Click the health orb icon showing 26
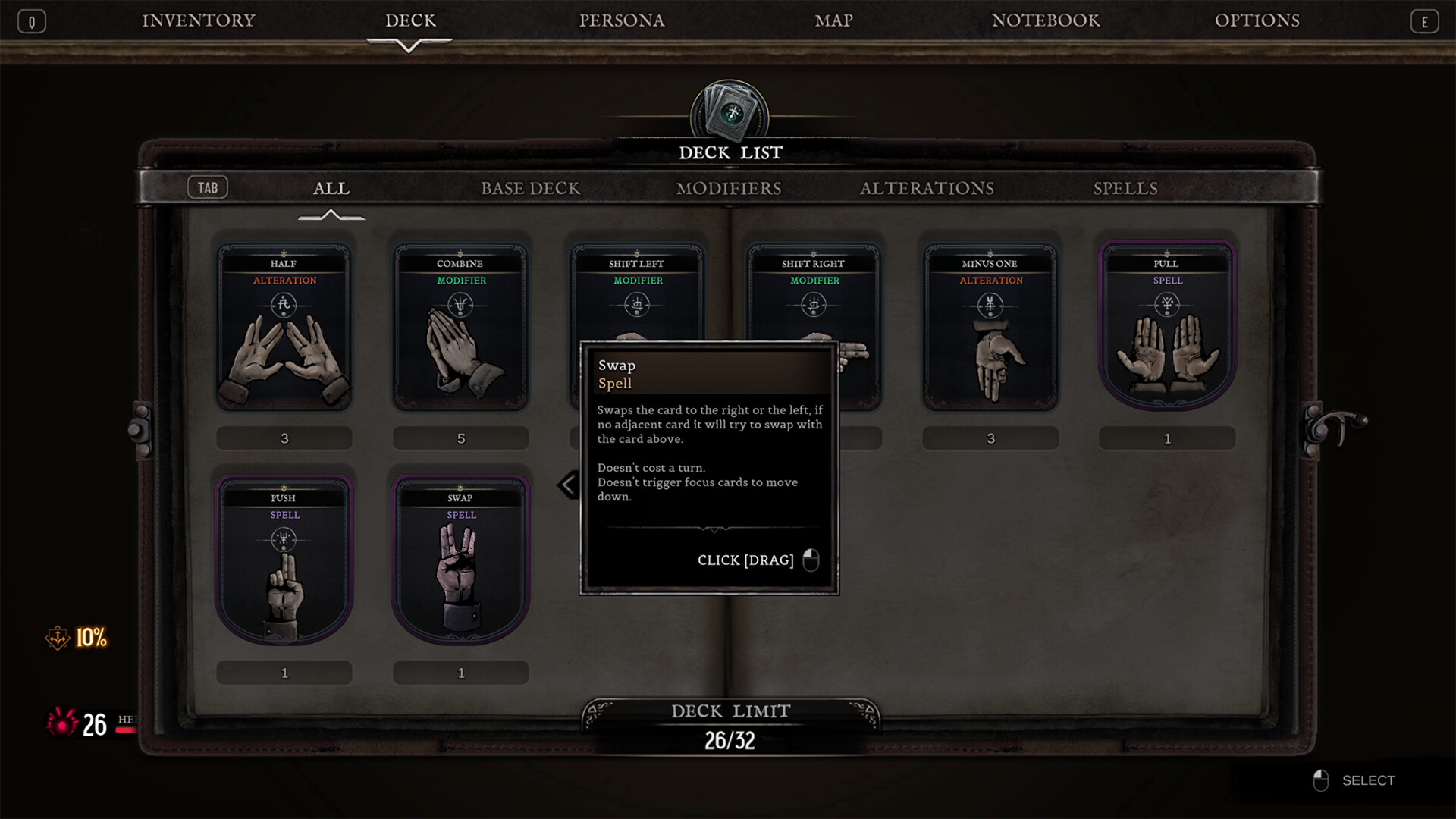Screen dimensions: 1456x819 coord(63,726)
